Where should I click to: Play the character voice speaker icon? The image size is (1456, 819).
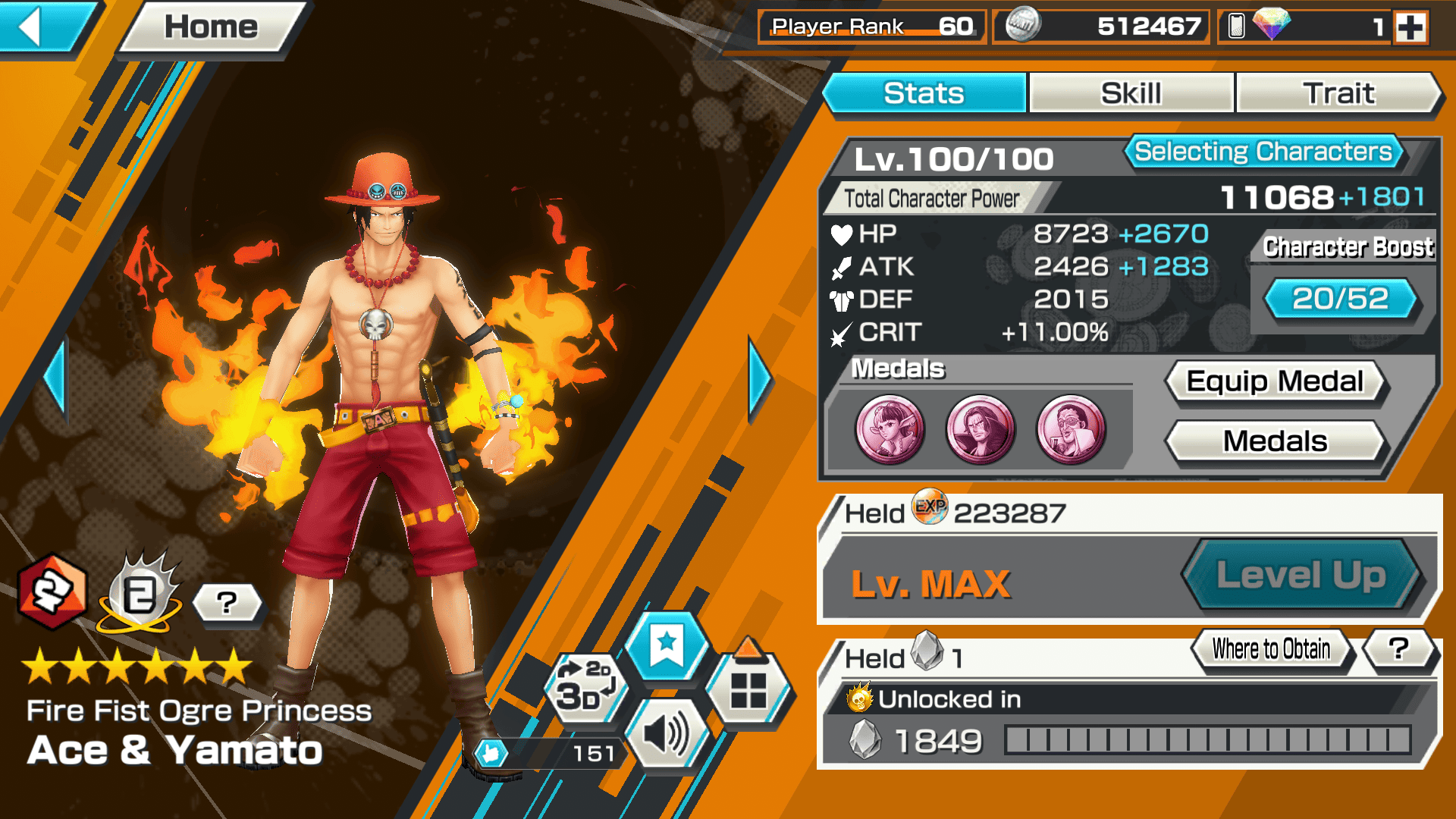(x=665, y=734)
